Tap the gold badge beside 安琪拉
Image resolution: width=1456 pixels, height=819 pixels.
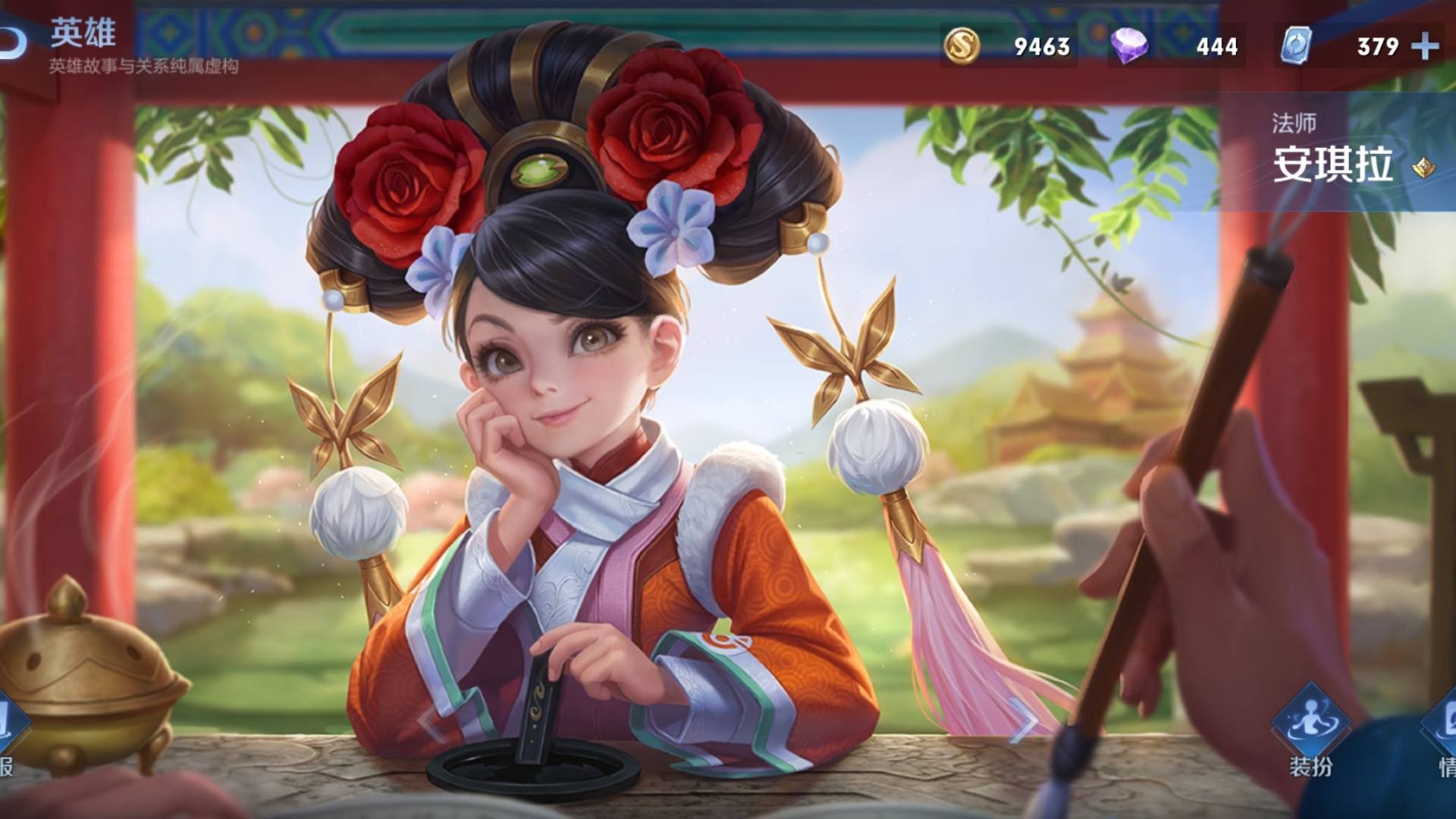(x=1423, y=167)
